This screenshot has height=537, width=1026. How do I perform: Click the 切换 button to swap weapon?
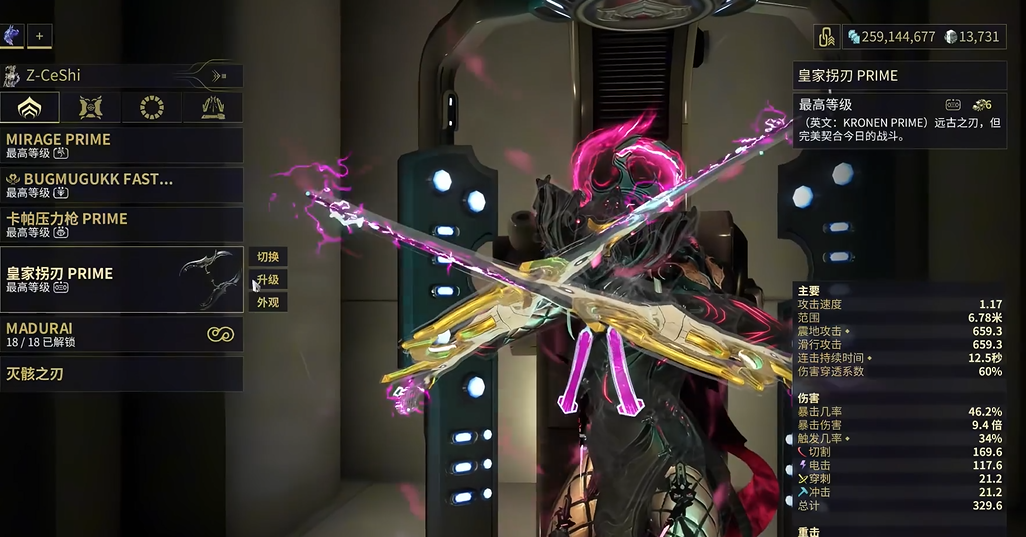pos(267,257)
